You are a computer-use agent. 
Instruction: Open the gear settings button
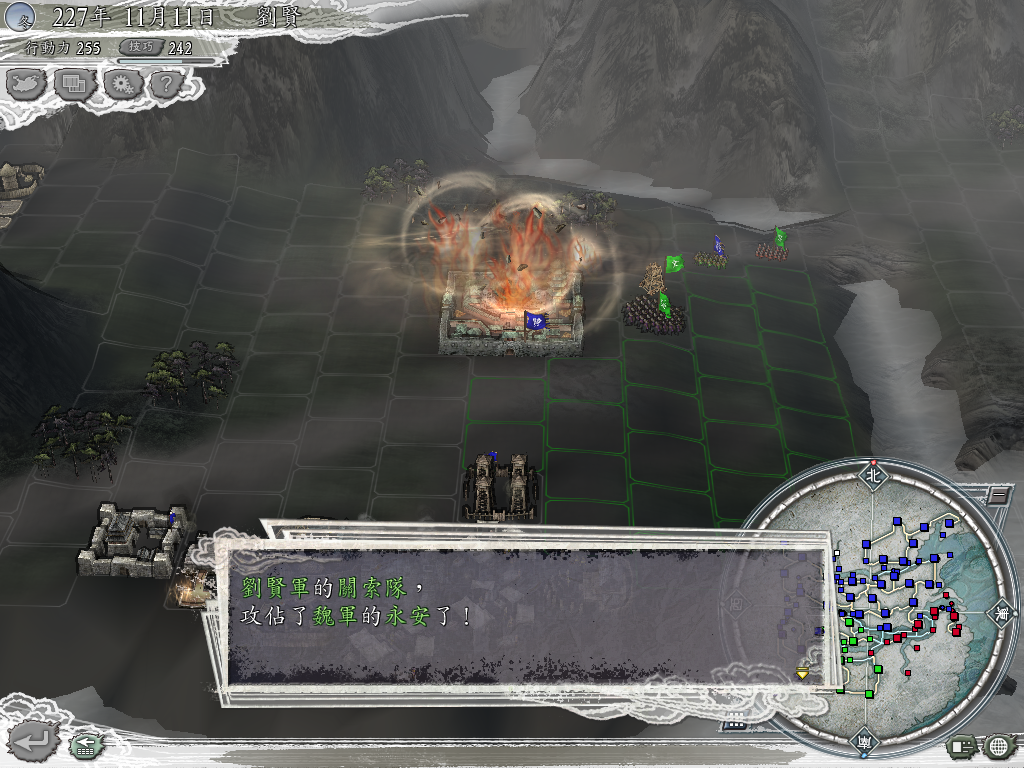[x=121, y=84]
